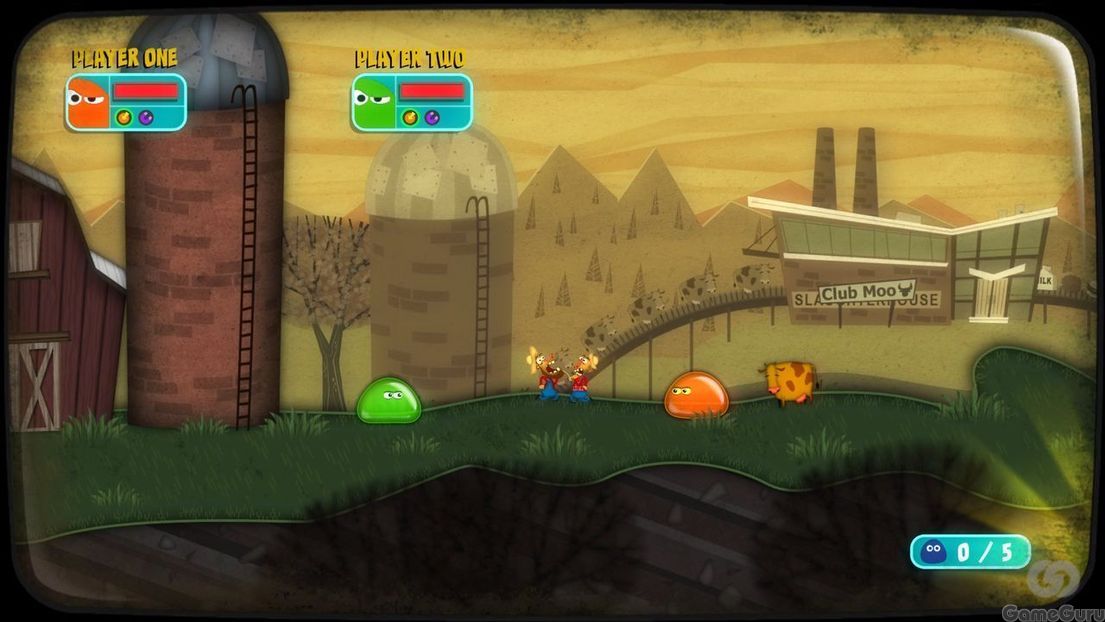Viewport: 1105px width, 622px height.
Task: Select Player Two's orange orb icon
Action: click(x=411, y=118)
